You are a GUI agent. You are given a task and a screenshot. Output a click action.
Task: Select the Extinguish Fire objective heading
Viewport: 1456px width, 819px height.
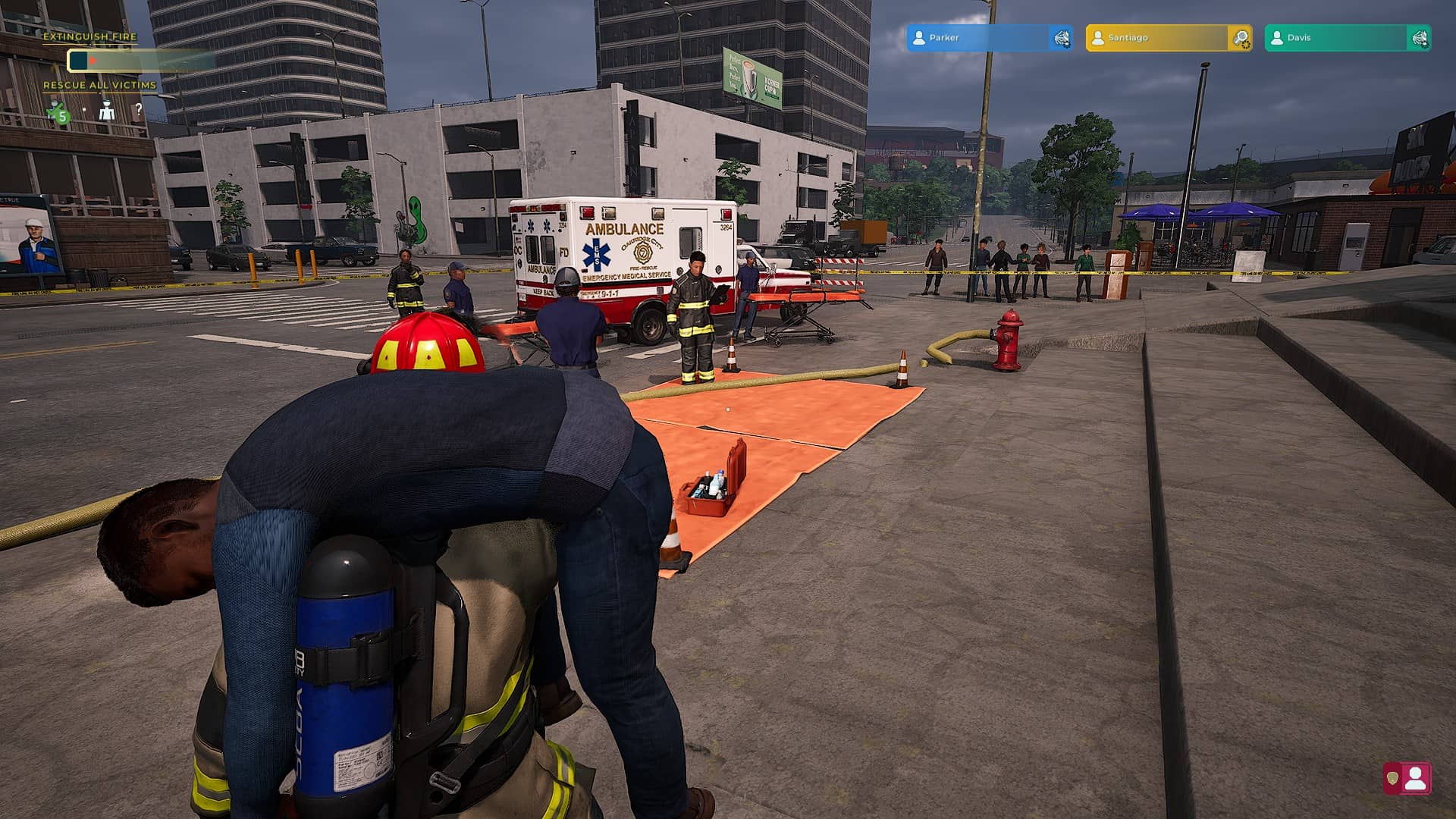click(89, 36)
